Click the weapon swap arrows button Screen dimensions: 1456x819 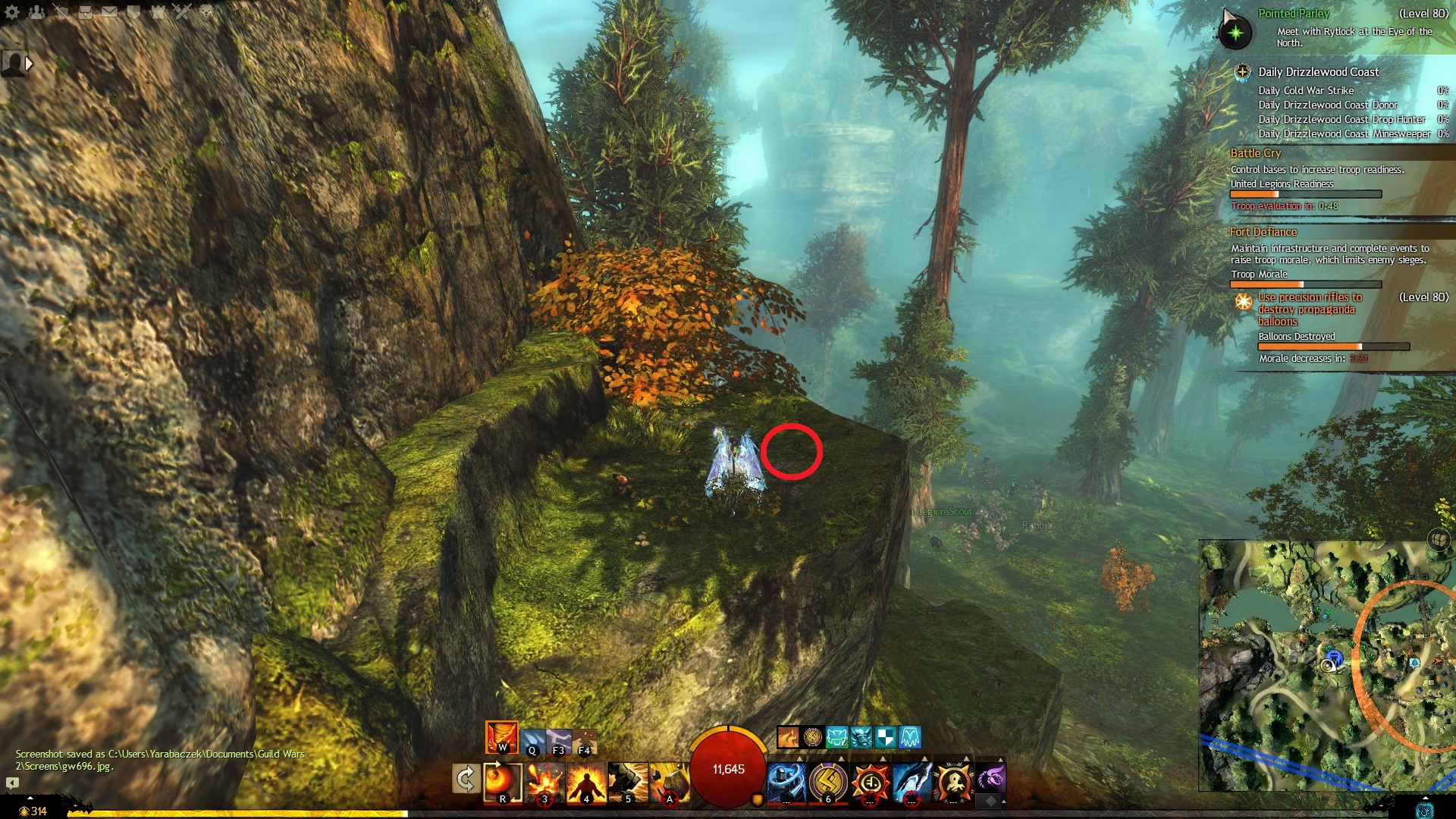coord(466,780)
